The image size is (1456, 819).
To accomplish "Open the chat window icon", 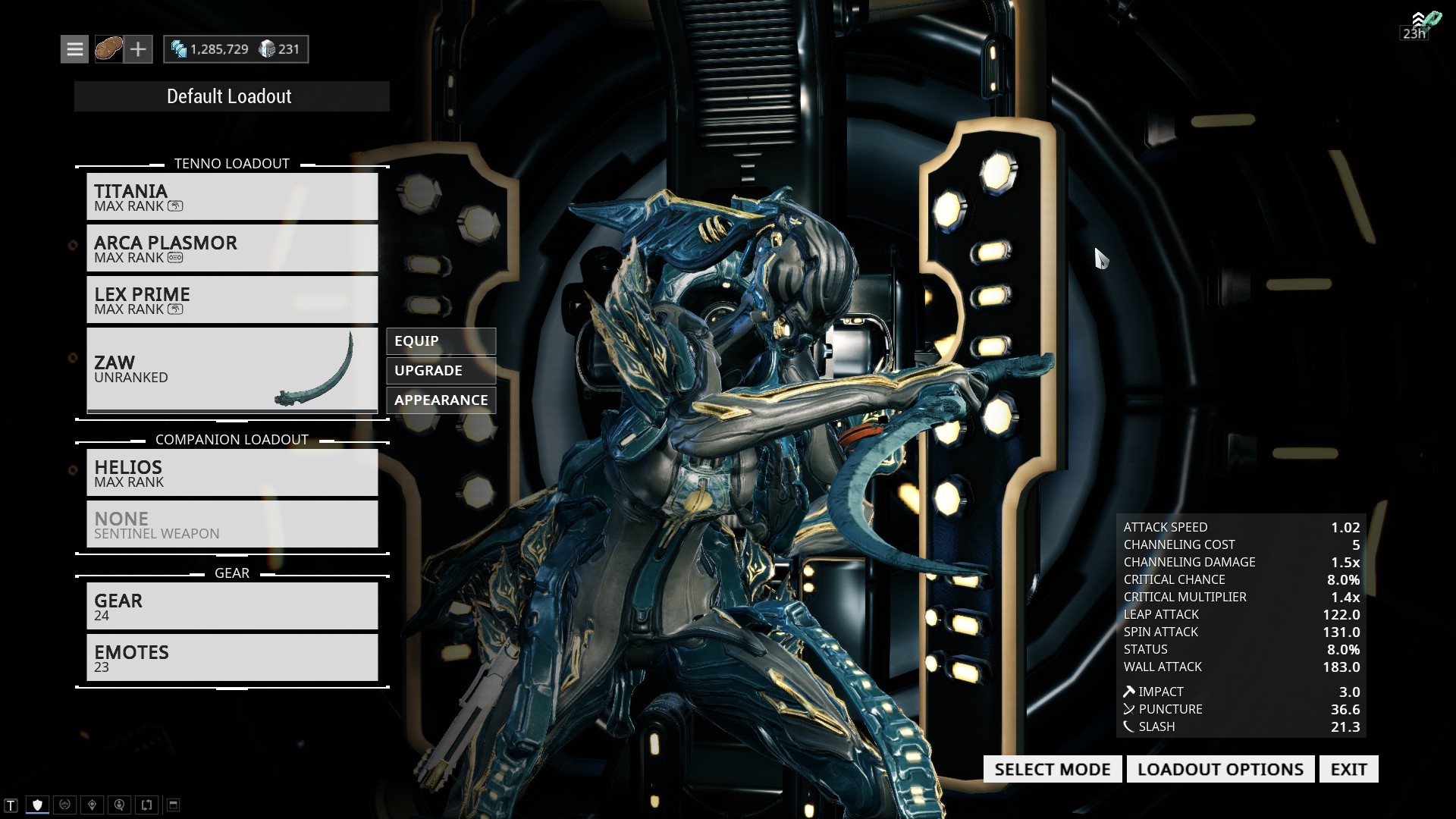I will pyautogui.click(x=9, y=805).
